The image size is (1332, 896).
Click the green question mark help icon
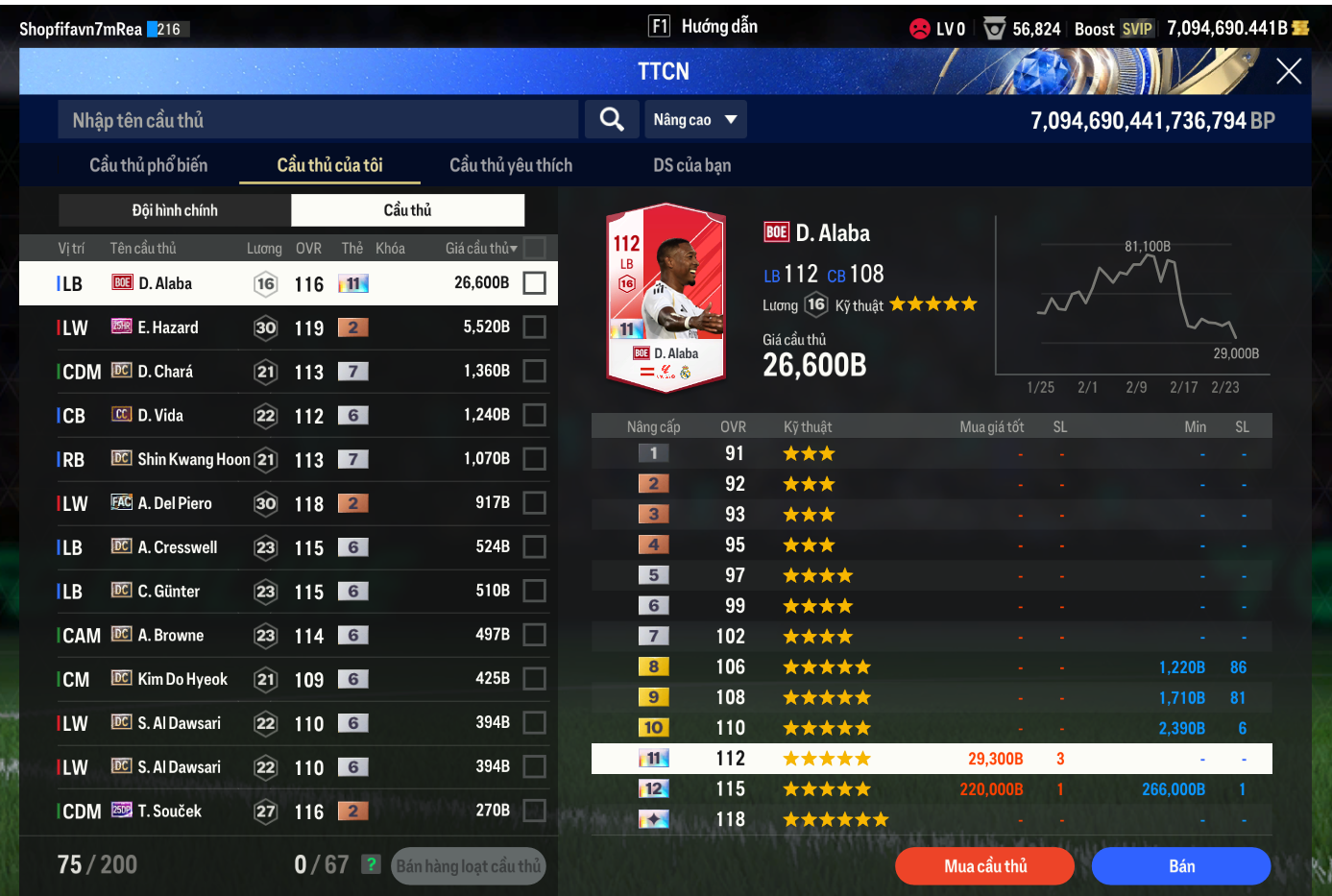[371, 864]
